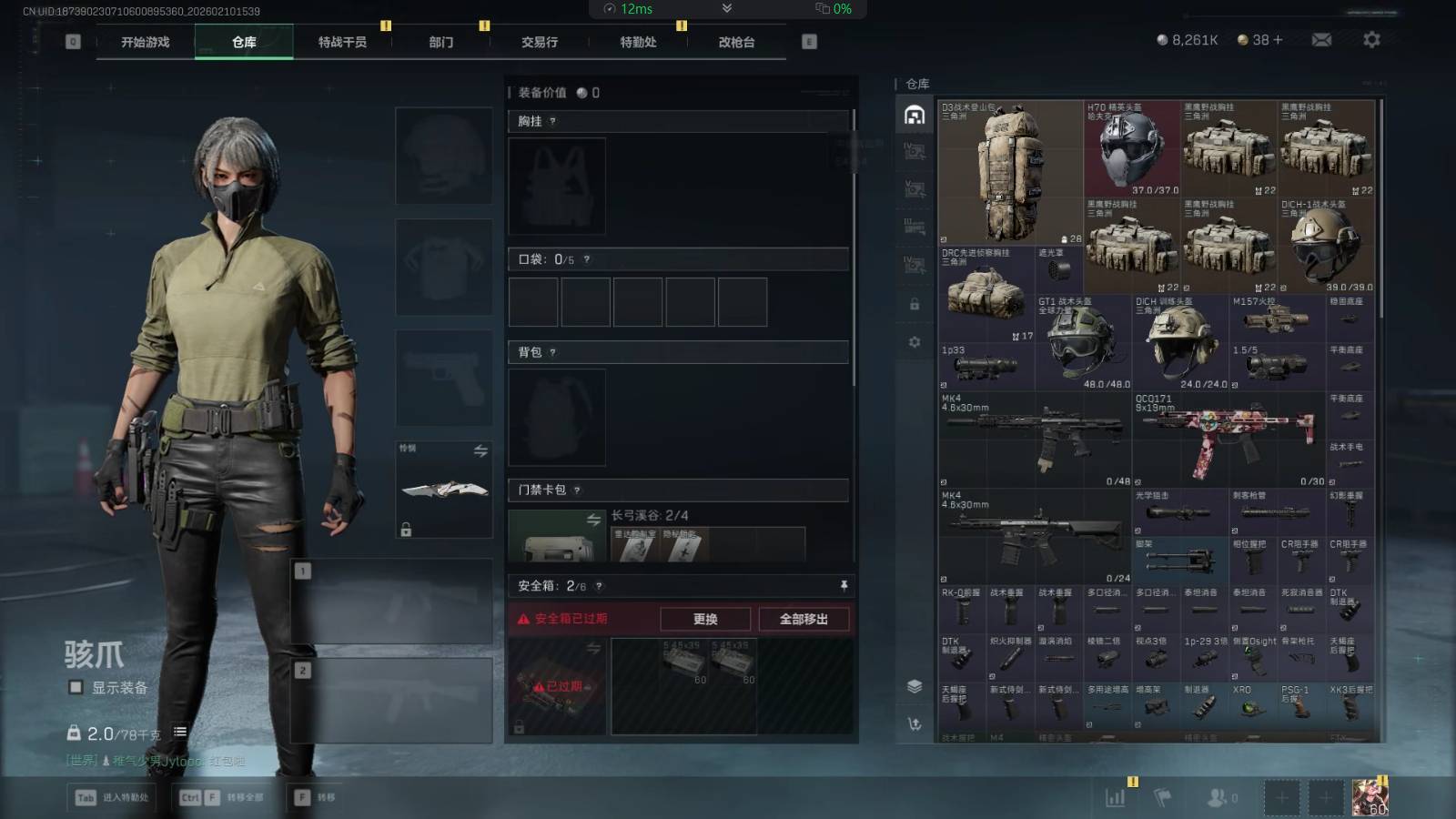This screenshot has width=1456, height=819.
Task: Open the mail envelope icon
Action: 1321,40
